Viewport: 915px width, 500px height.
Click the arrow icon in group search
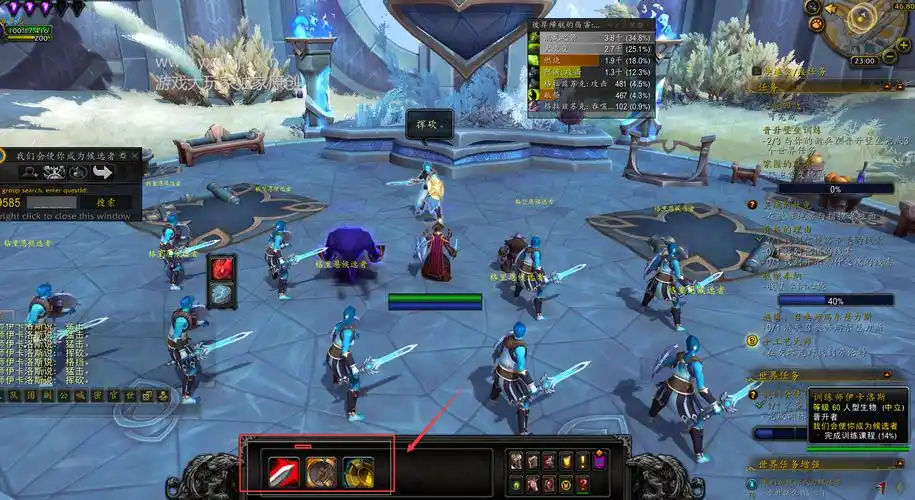pyautogui.click(x=102, y=172)
